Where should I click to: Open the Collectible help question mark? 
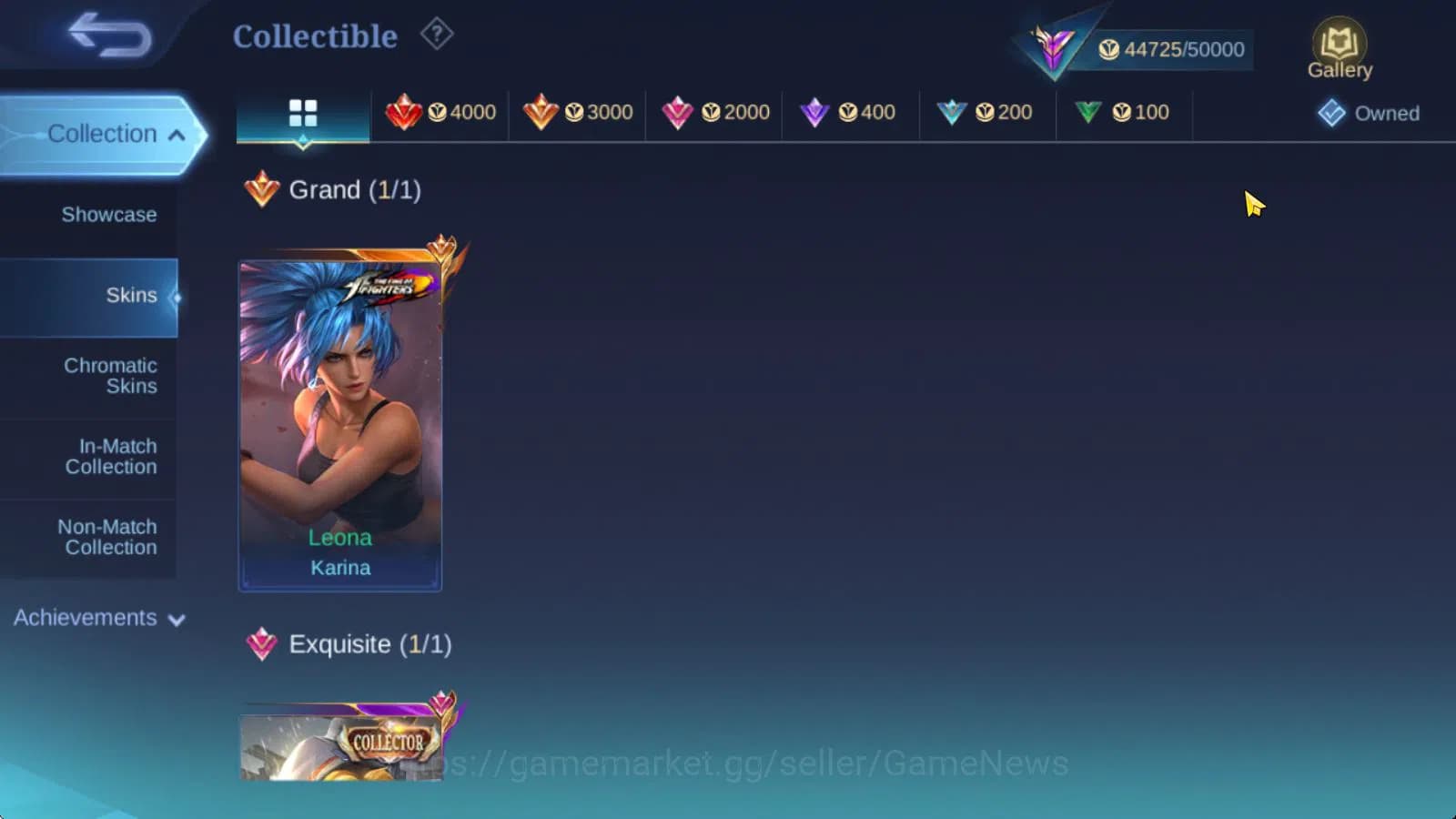click(437, 35)
